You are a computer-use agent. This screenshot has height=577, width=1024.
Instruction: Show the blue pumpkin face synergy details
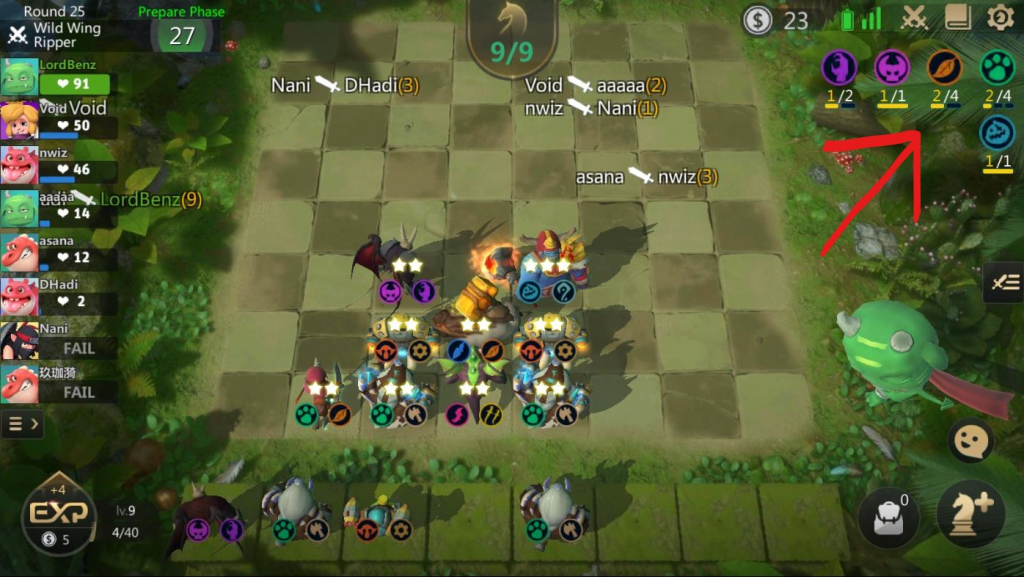coord(996,134)
